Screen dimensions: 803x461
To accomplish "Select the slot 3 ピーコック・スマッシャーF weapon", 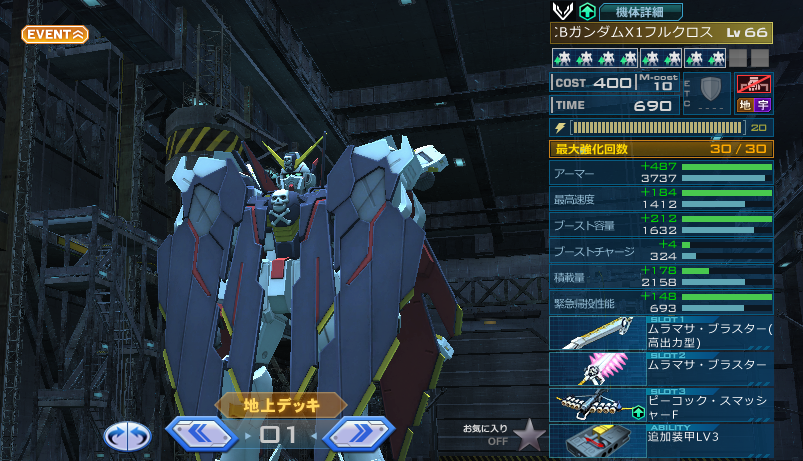I will (660, 402).
